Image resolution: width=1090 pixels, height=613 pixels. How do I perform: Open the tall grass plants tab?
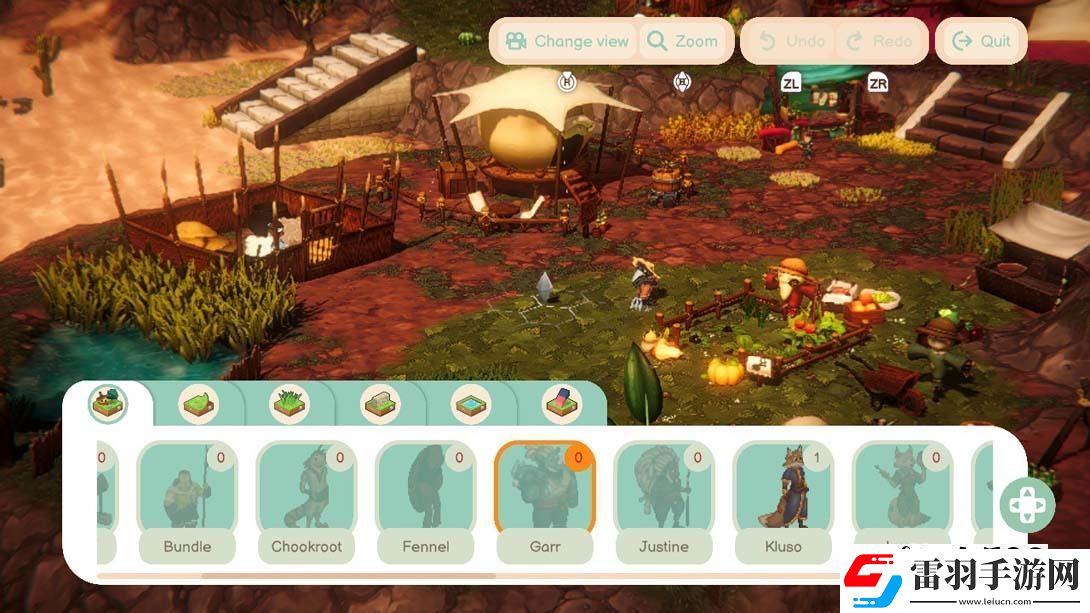(290, 404)
